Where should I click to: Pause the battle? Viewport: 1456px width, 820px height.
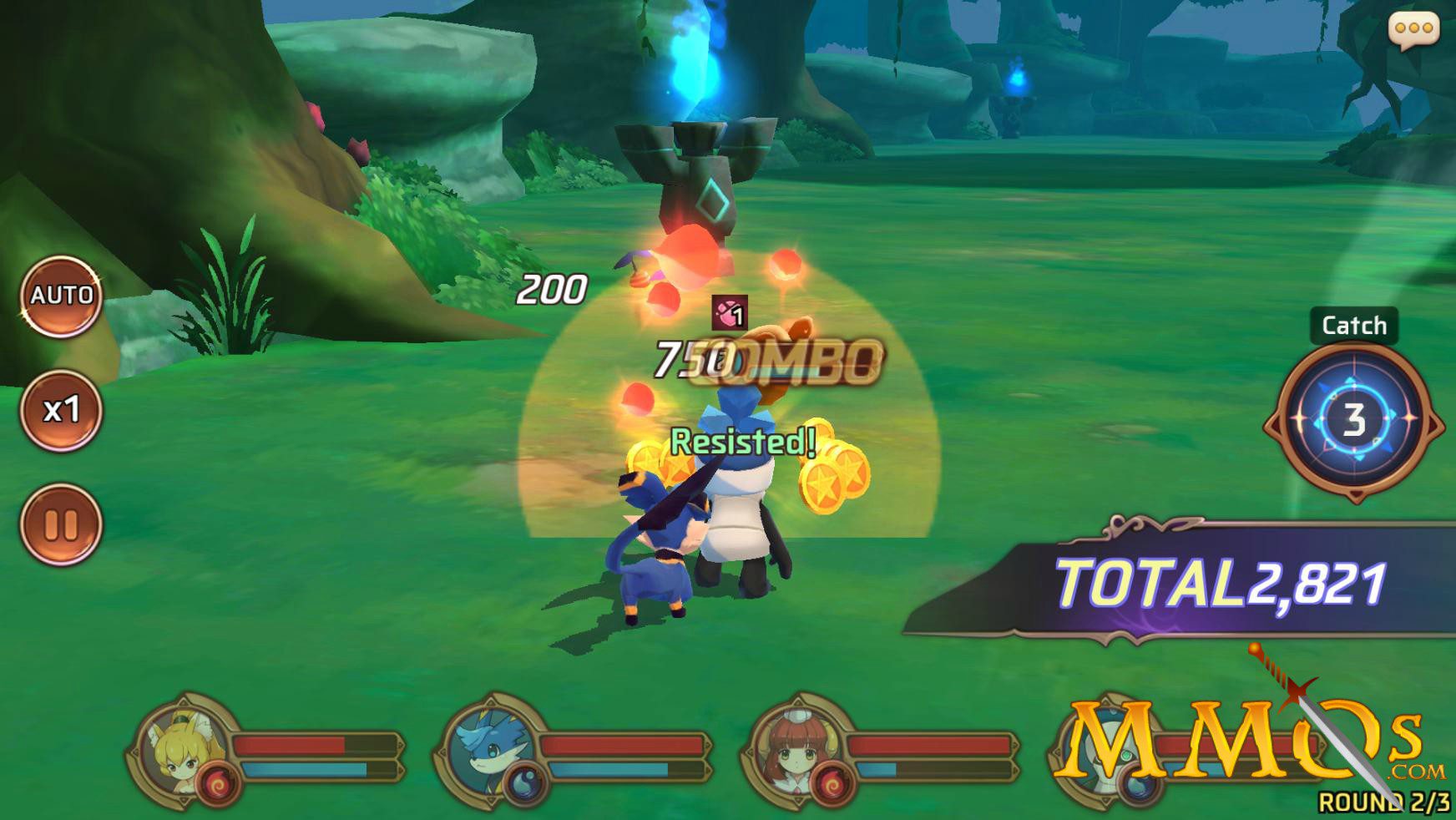[x=61, y=524]
